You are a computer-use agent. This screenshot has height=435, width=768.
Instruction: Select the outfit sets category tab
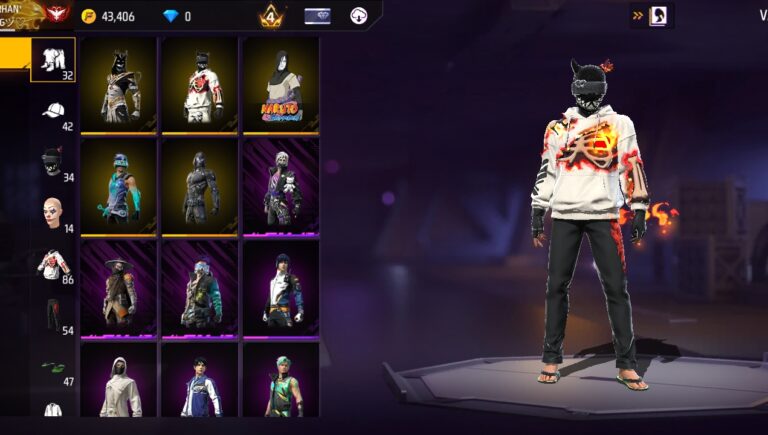pyautogui.click(x=53, y=61)
